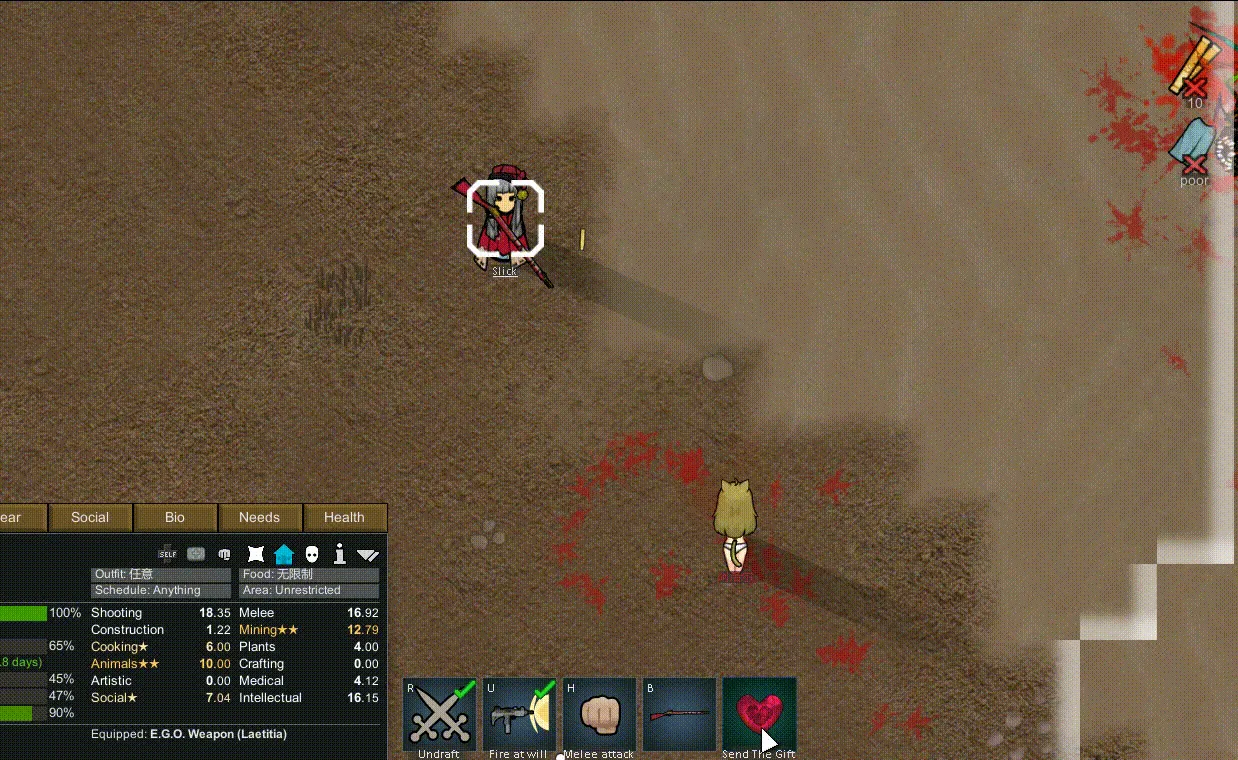Click the double checkmark icon
The height and width of the screenshot is (760, 1238).
point(368,554)
